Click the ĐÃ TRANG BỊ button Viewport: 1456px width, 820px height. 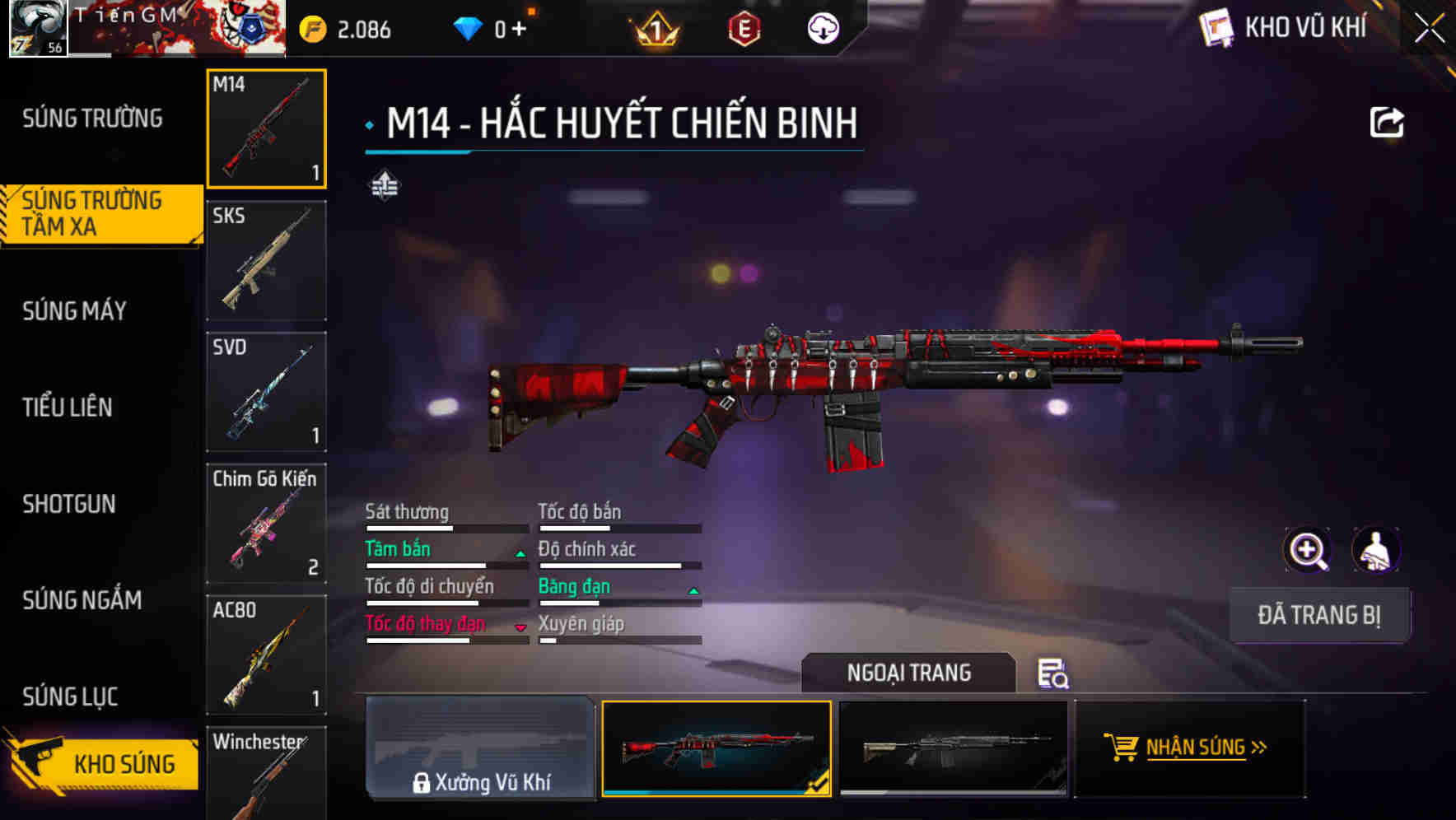pos(1318,614)
